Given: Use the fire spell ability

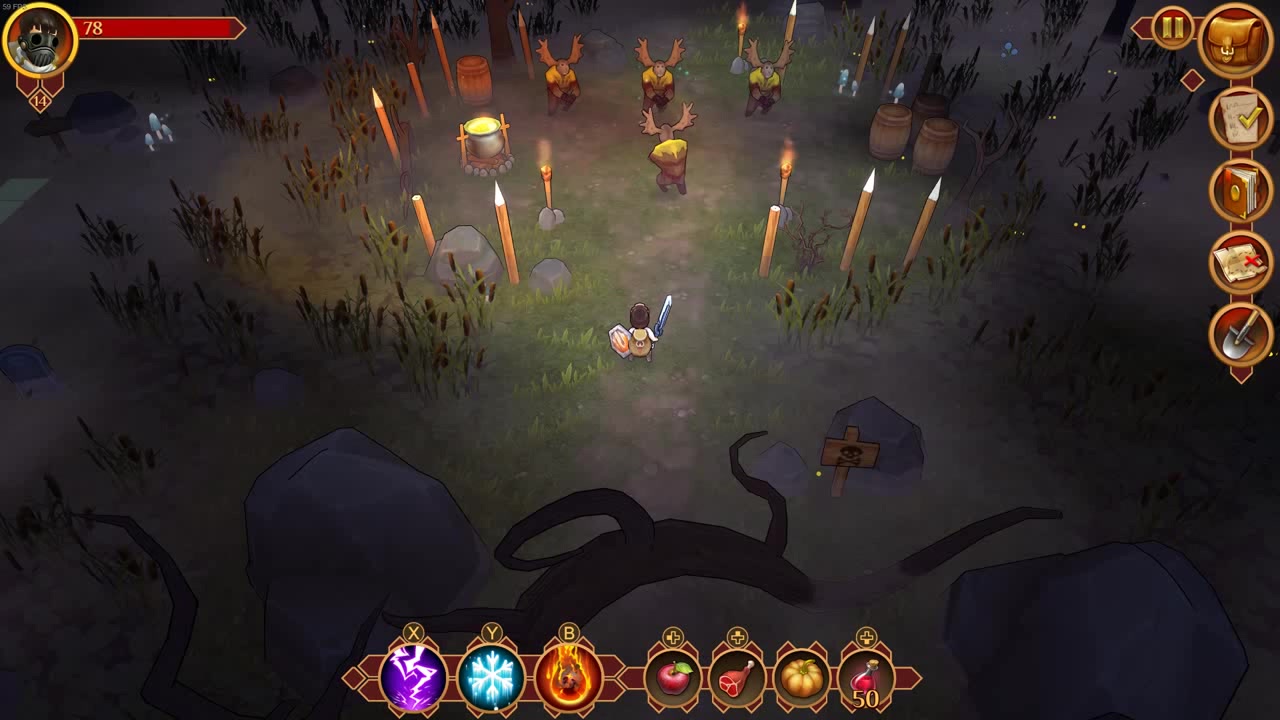Looking at the screenshot, I should [569, 677].
